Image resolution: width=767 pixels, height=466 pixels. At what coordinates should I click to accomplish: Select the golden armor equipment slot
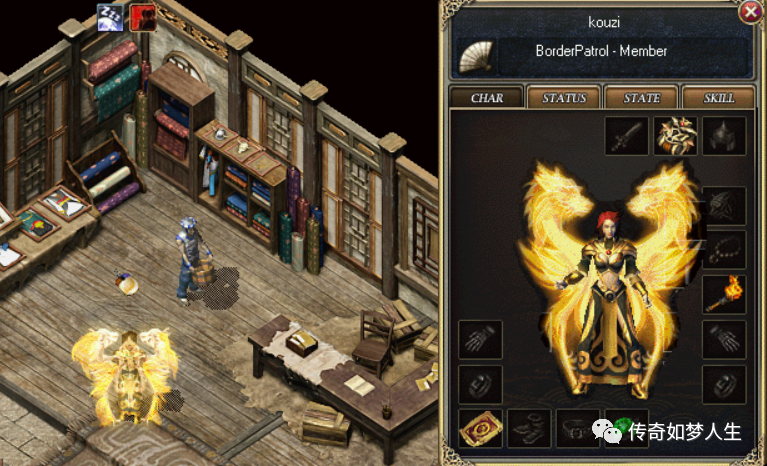point(674,136)
